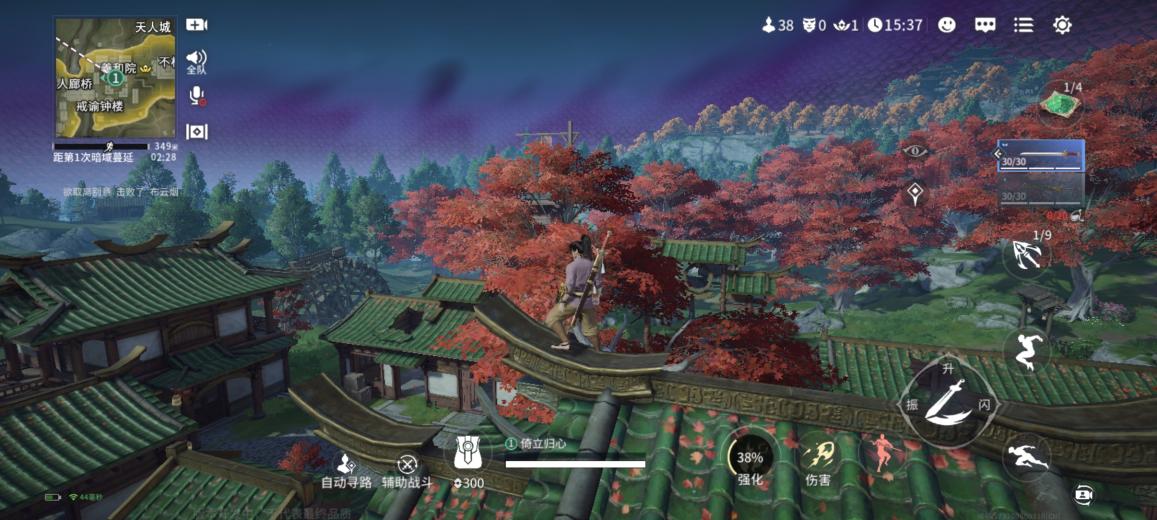This screenshot has height=520, width=1157.
Task: Use the green jade item slot
Action: coord(1061,103)
